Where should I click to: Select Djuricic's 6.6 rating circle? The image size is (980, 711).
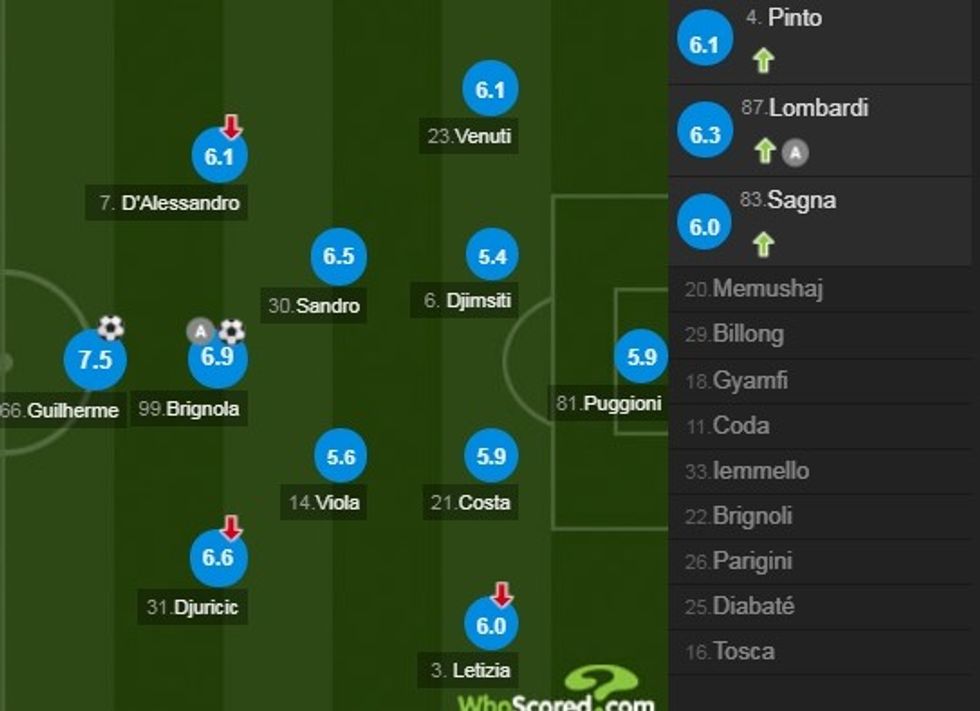tap(218, 557)
